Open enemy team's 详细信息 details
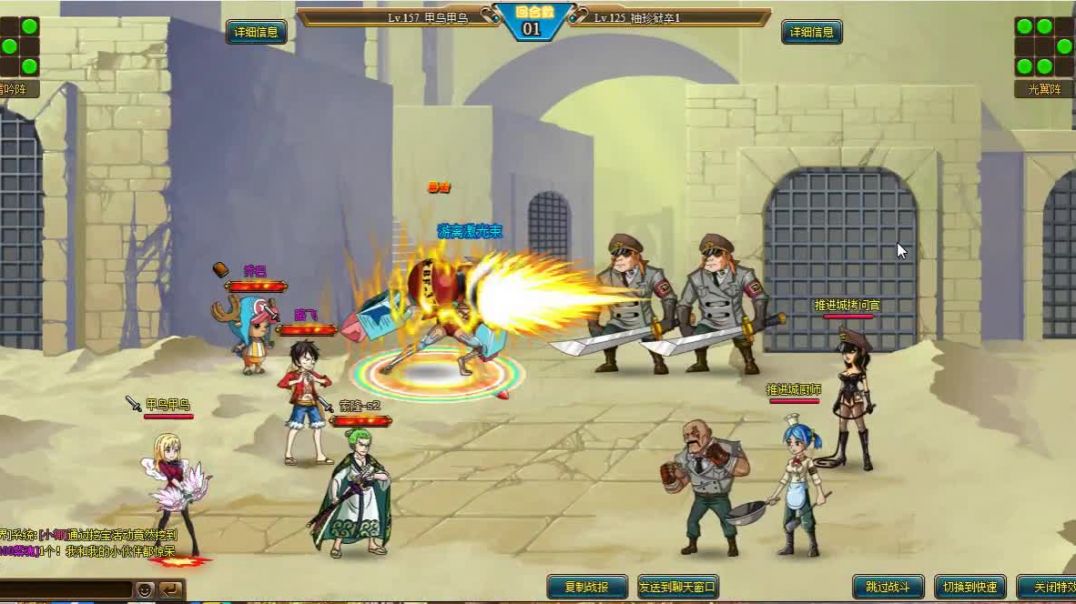 (x=811, y=32)
